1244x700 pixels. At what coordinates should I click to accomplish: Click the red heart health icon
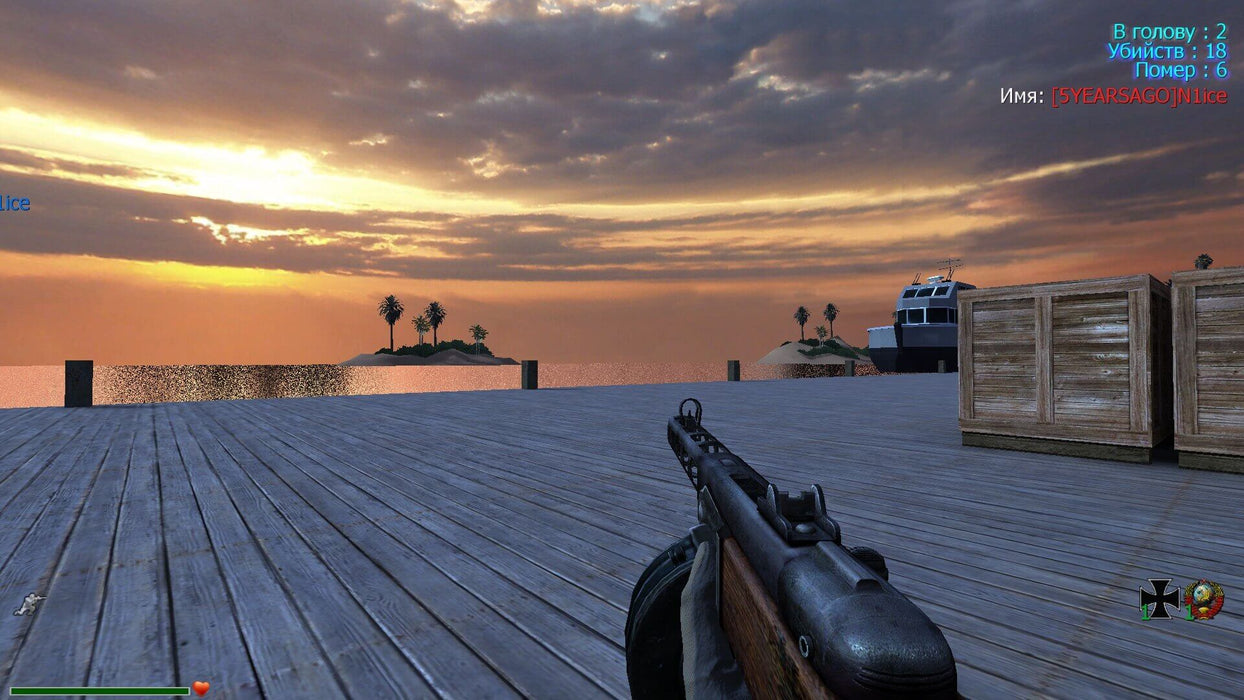pos(201,688)
